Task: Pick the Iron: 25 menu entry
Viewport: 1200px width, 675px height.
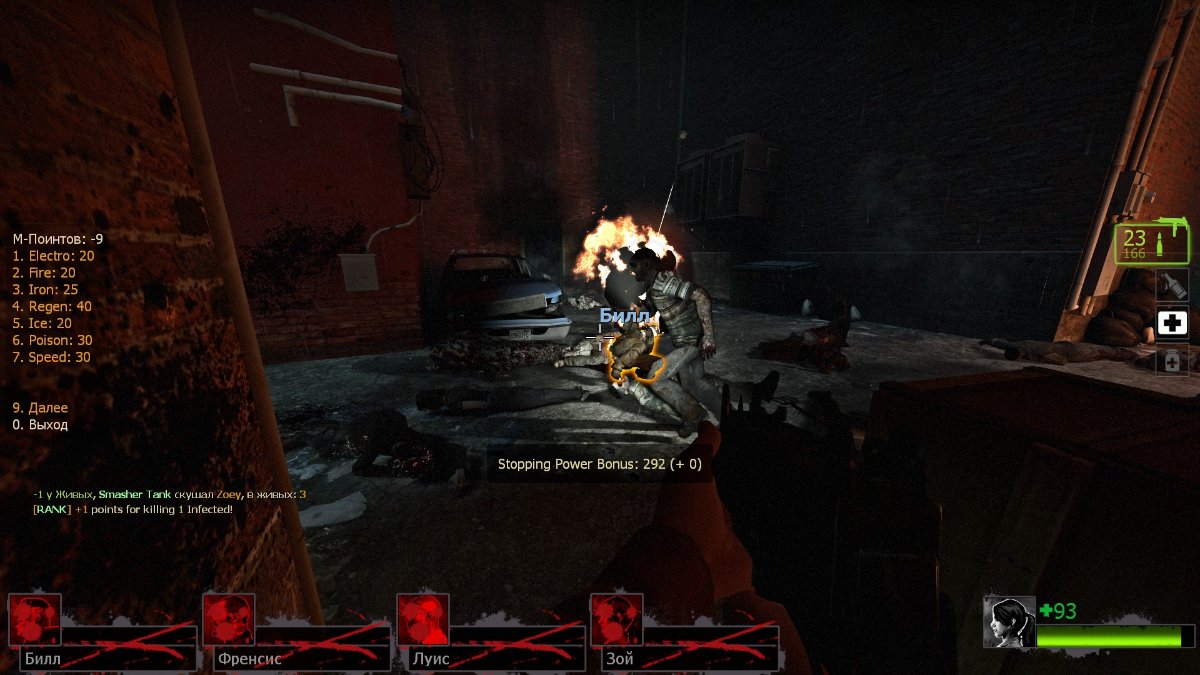Action: [45, 290]
